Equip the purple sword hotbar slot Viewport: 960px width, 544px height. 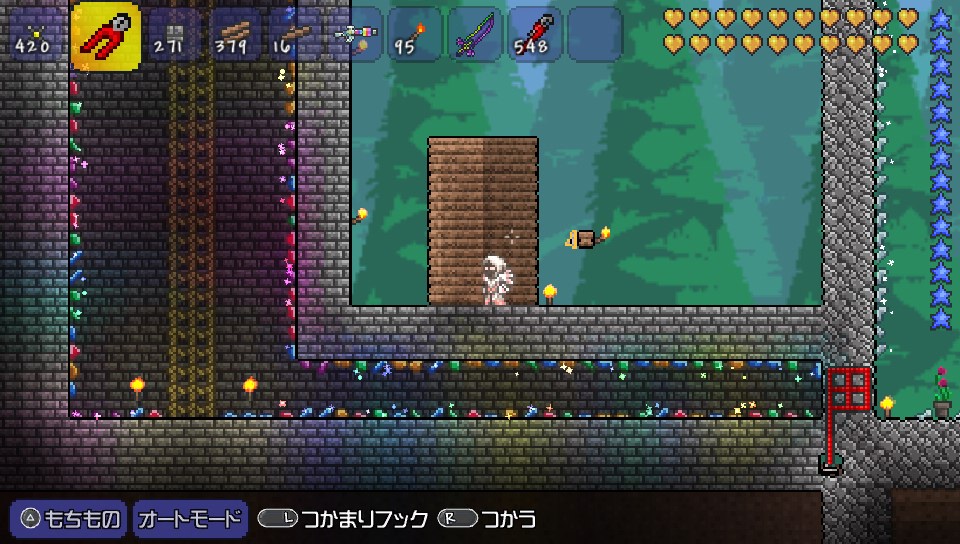pyautogui.click(x=475, y=35)
